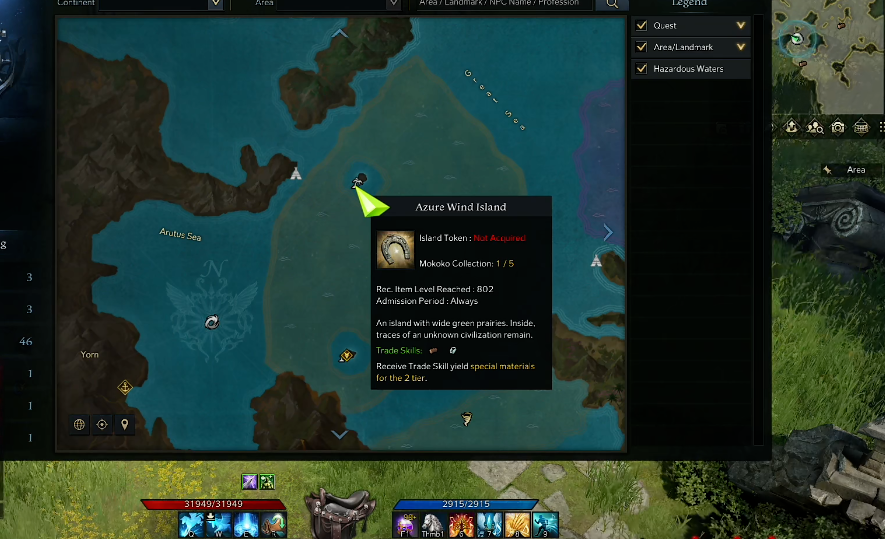Image resolution: width=885 pixels, height=539 pixels.
Task: Pan the map north with the up arrow
Action: (x=340, y=33)
